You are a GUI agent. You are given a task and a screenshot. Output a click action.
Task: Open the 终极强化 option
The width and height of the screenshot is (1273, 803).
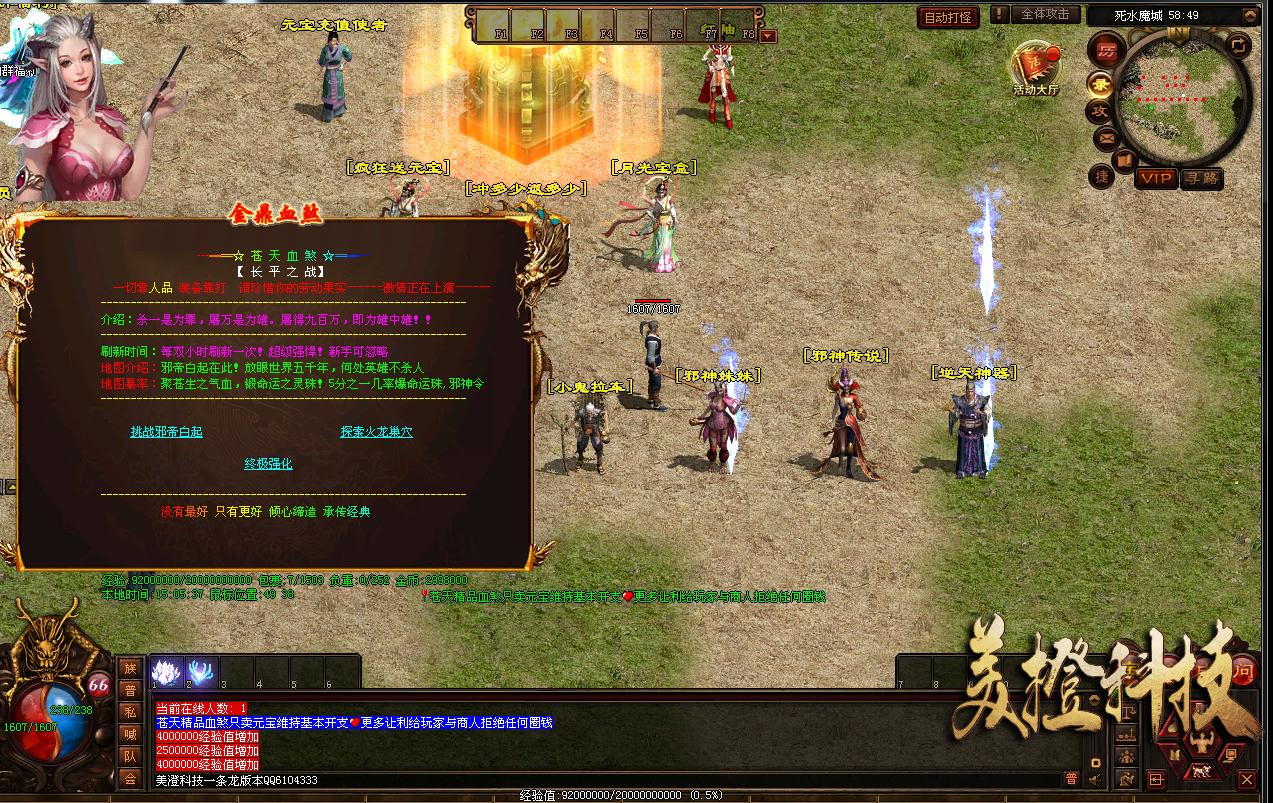tap(268, 464)
